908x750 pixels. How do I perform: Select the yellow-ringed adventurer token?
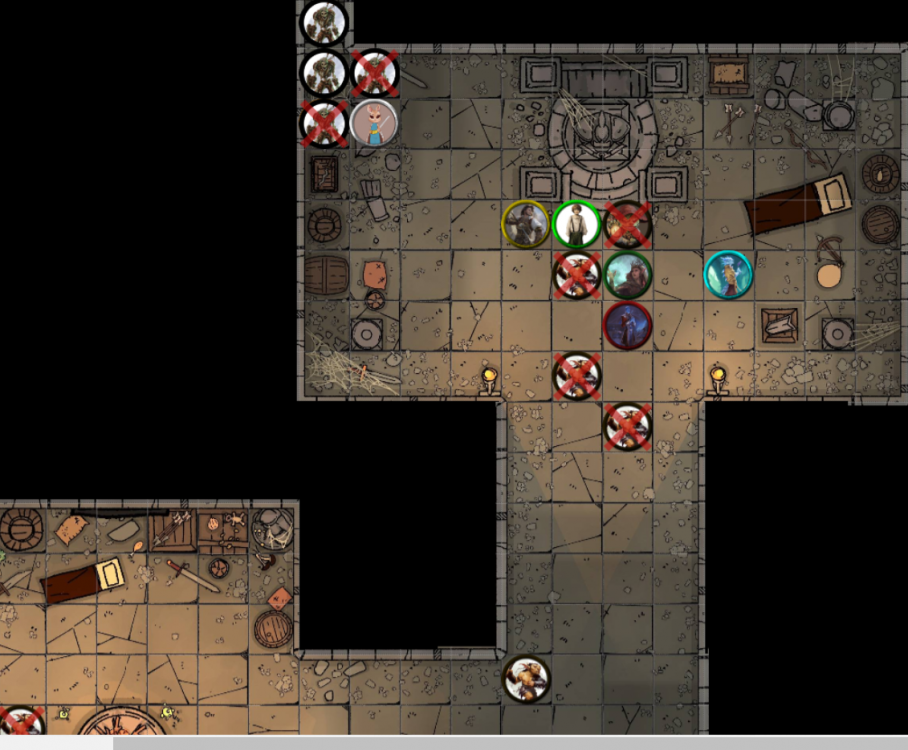click(x=525, y=224)
